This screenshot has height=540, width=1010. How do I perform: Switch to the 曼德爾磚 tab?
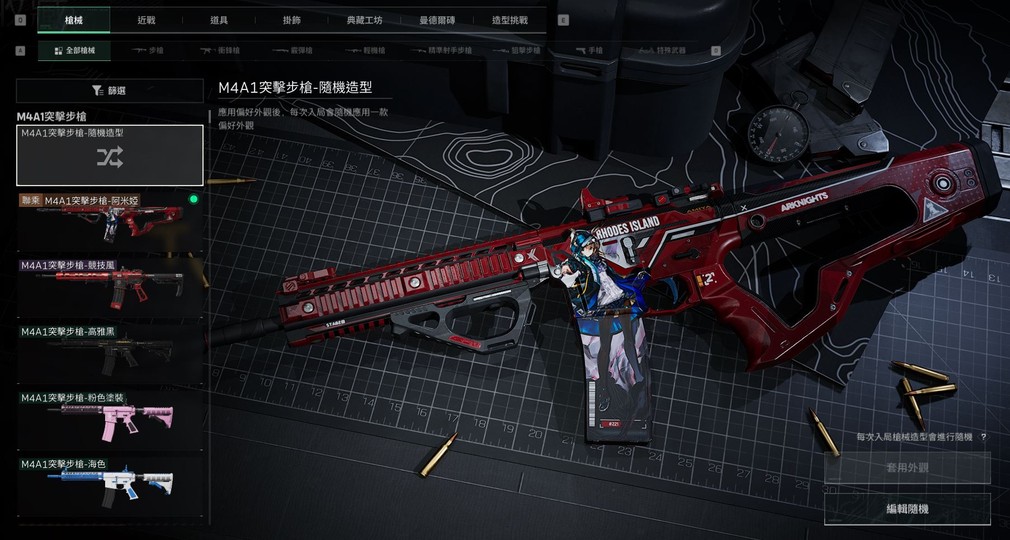click(x=436, y=19)
